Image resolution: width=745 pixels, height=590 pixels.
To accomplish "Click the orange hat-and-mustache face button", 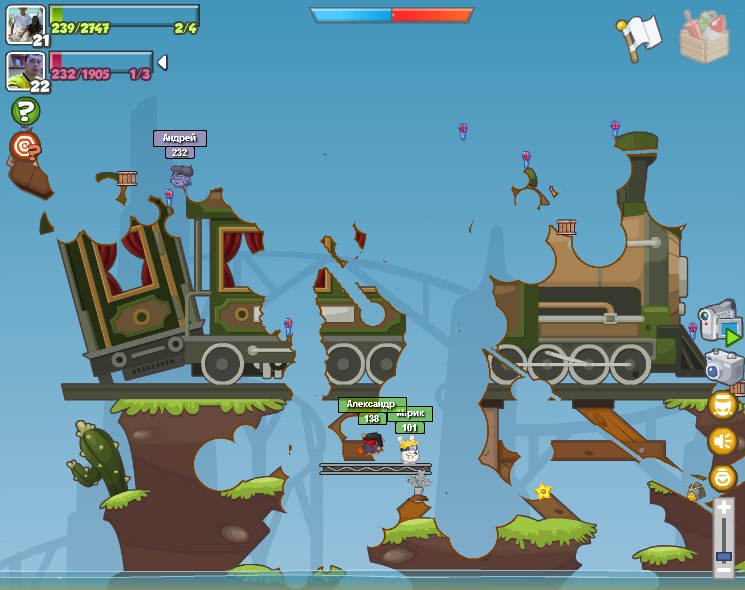I will (x=723, y=404).
